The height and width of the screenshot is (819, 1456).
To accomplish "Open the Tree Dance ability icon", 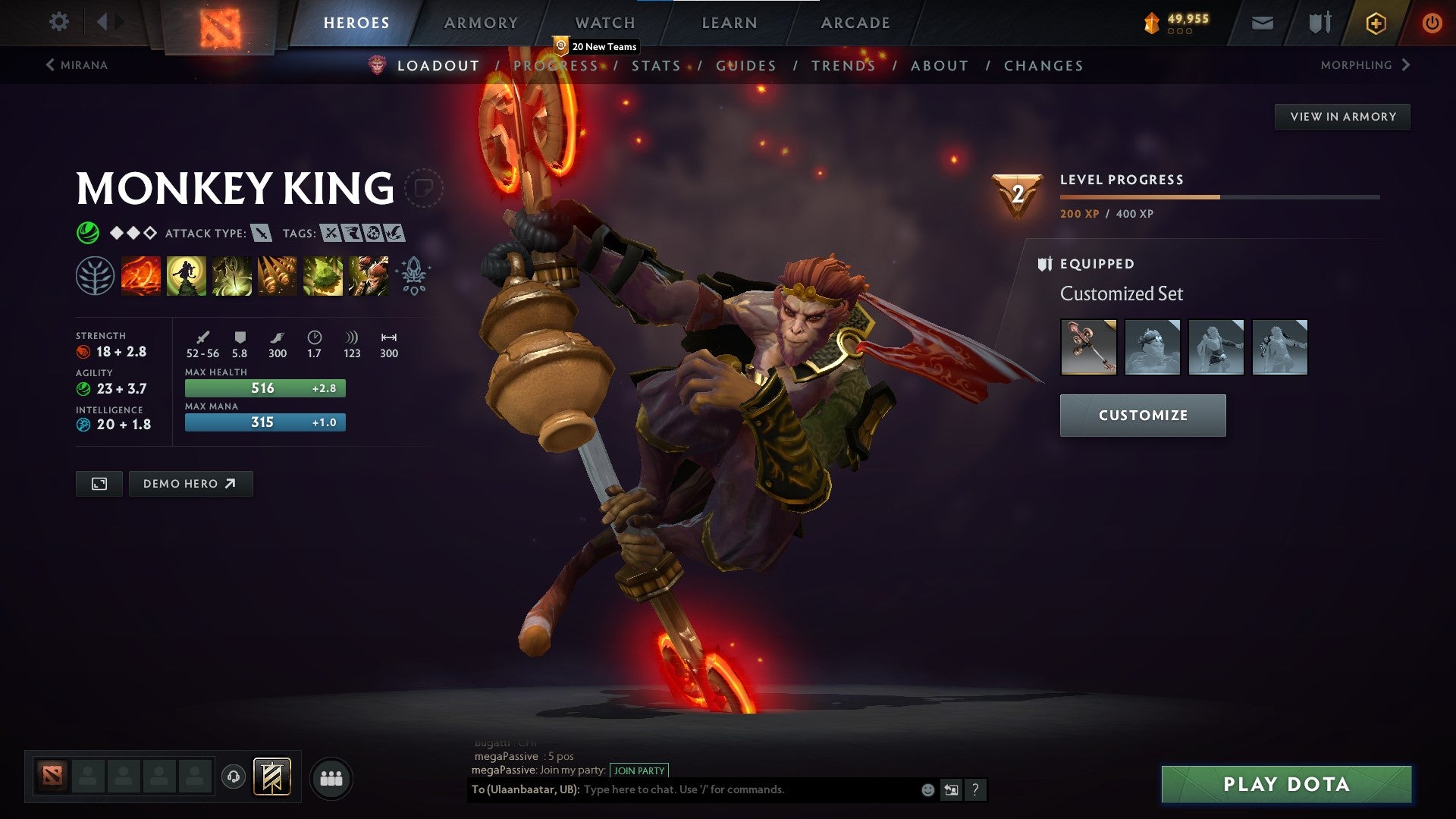I will point(187,276).
